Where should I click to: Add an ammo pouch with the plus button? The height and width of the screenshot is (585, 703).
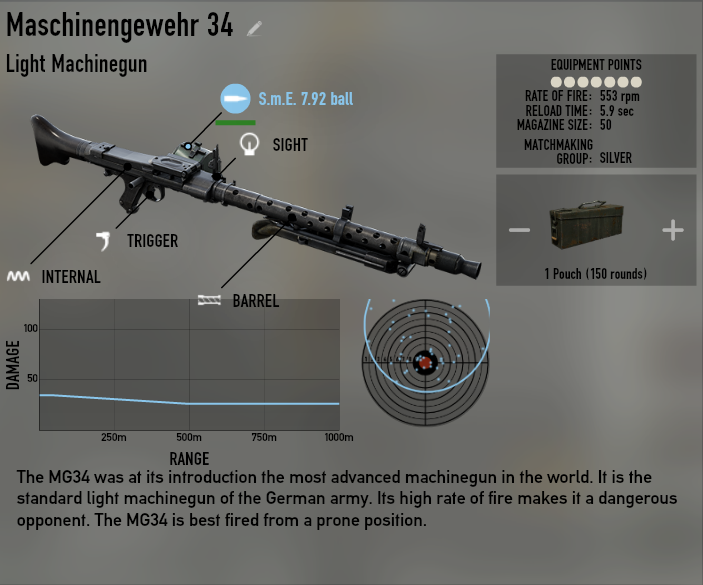pos(673,231)
